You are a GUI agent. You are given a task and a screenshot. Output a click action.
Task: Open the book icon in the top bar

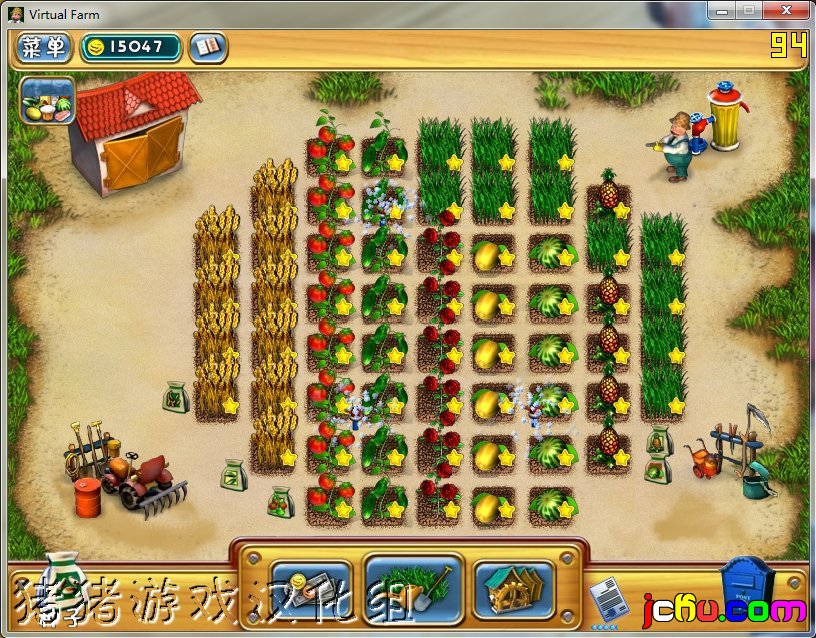coord(208,47)
